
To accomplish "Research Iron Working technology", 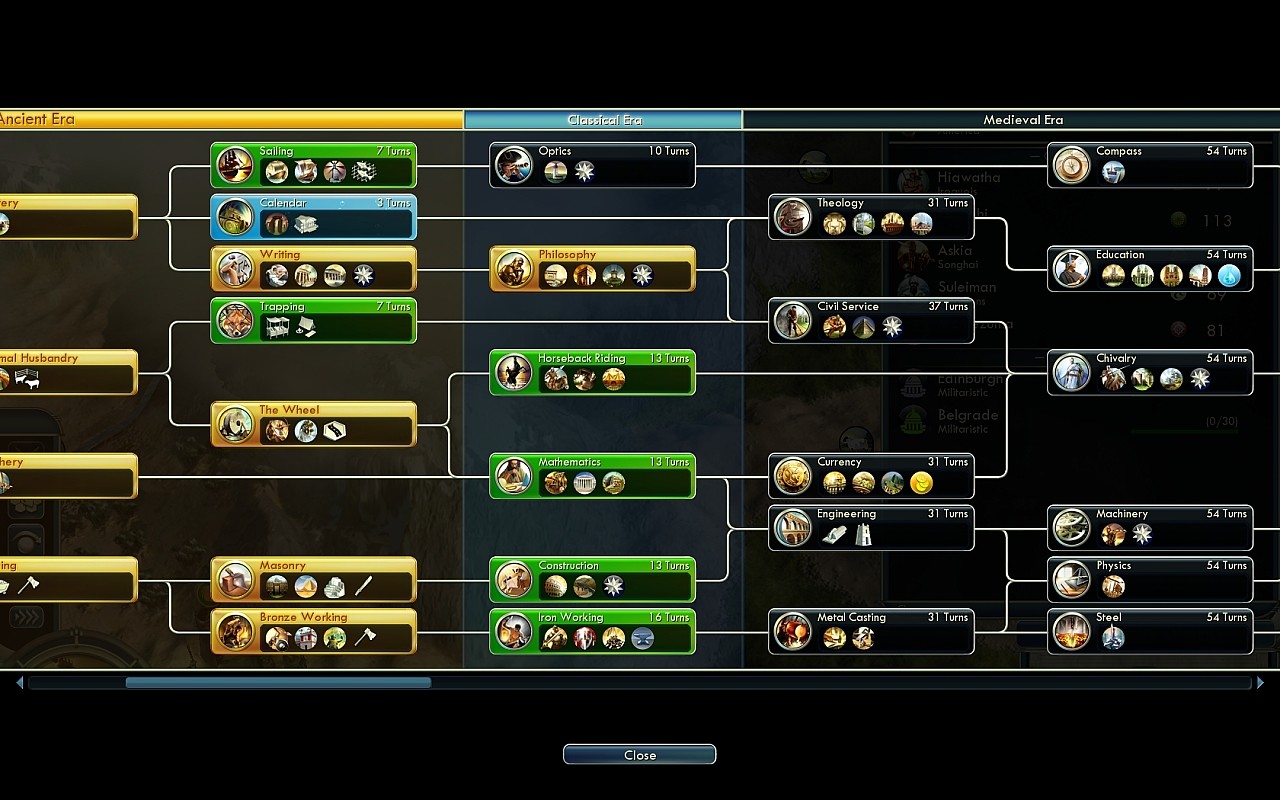I will [592, 632].
